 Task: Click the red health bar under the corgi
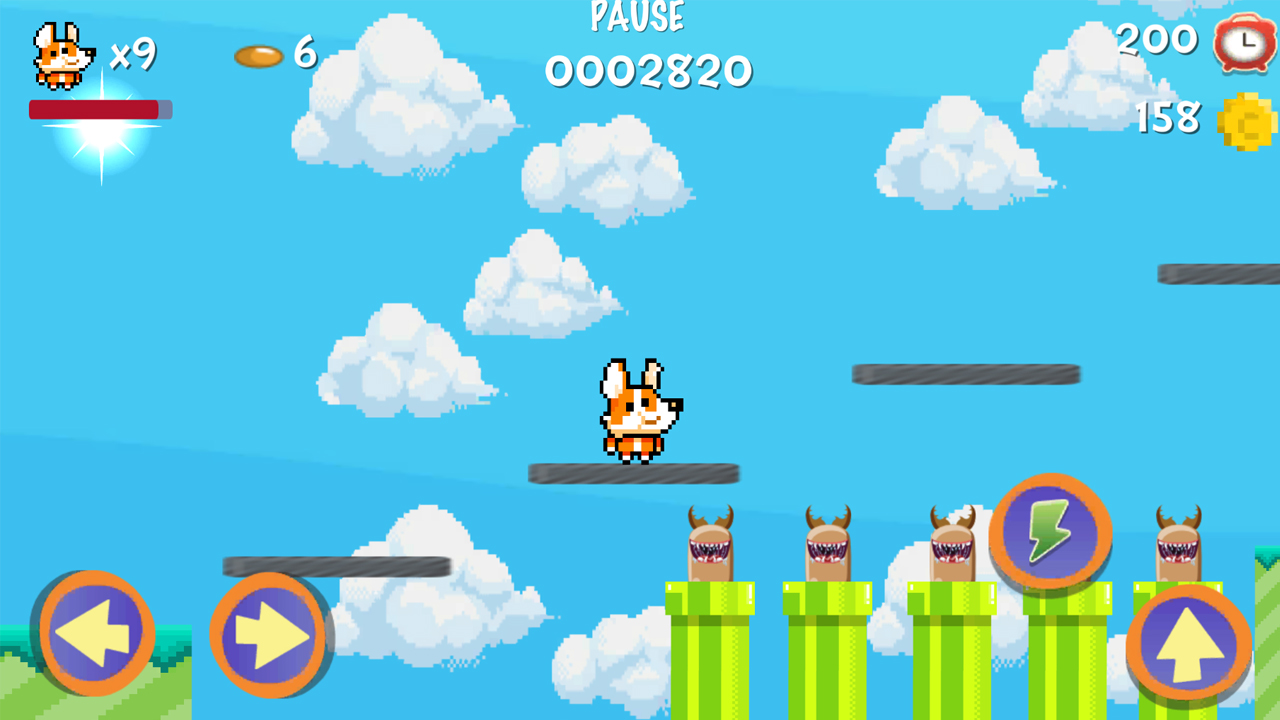(x=100, y=110)
